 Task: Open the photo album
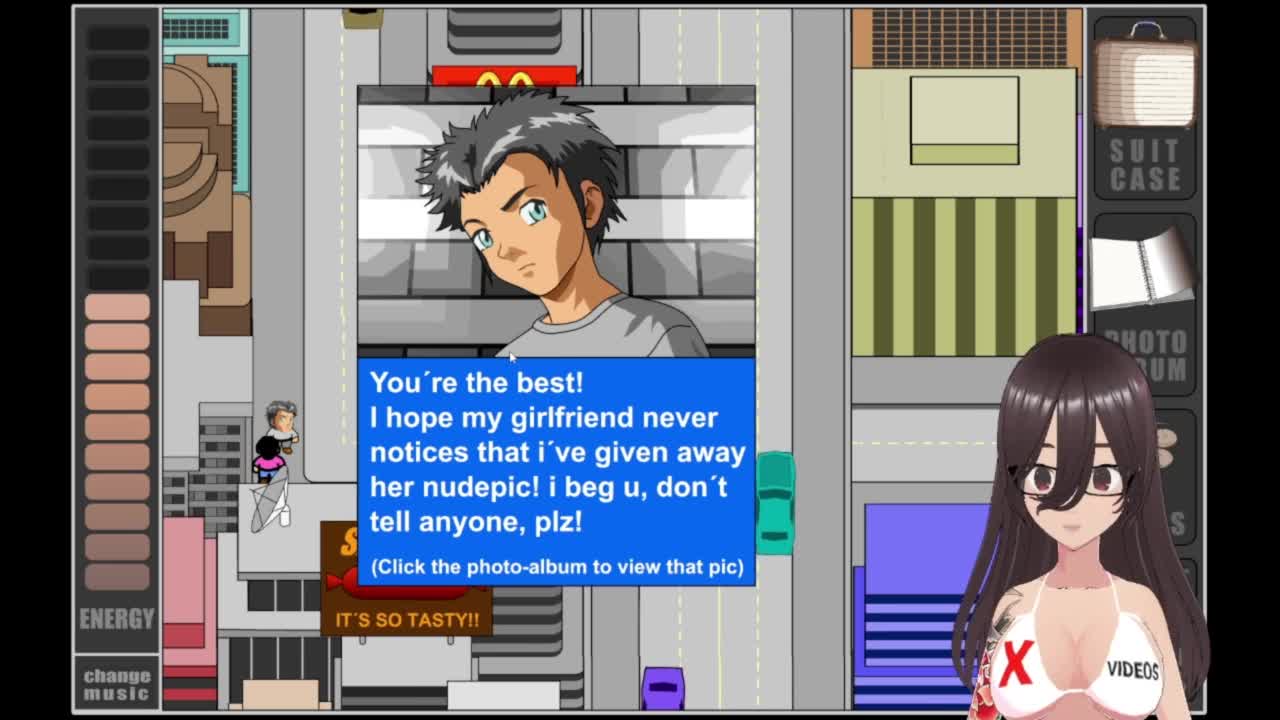click(x=1142, y=271)
